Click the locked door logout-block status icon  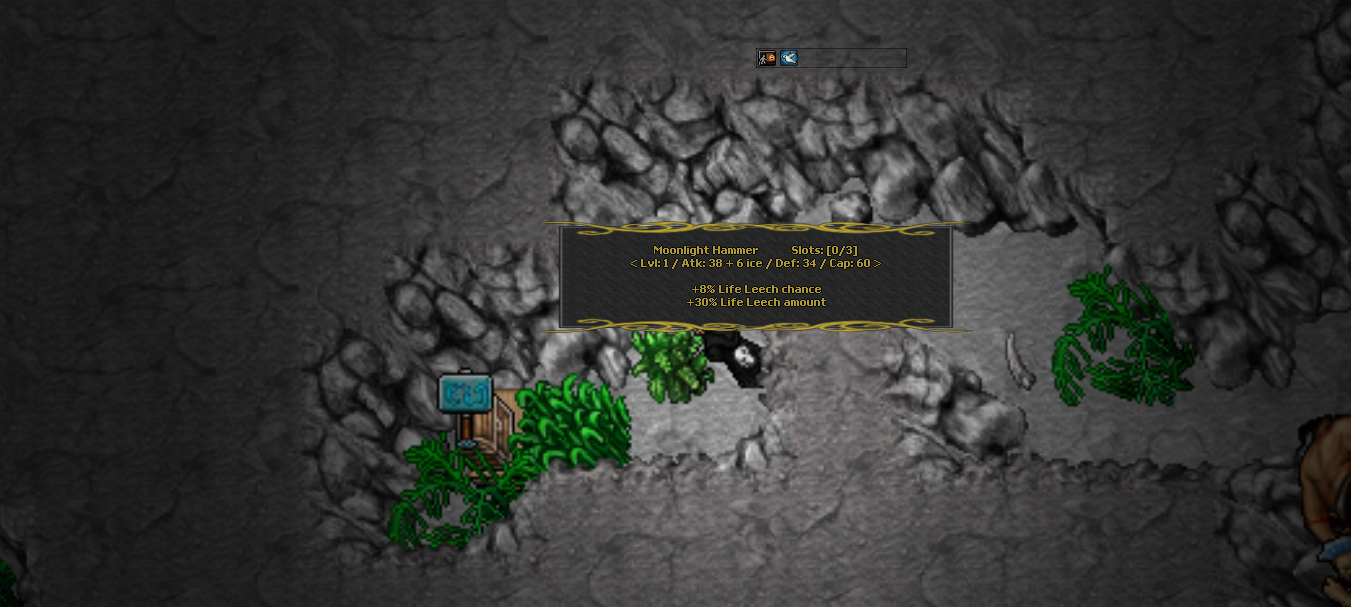click(767, 58)
